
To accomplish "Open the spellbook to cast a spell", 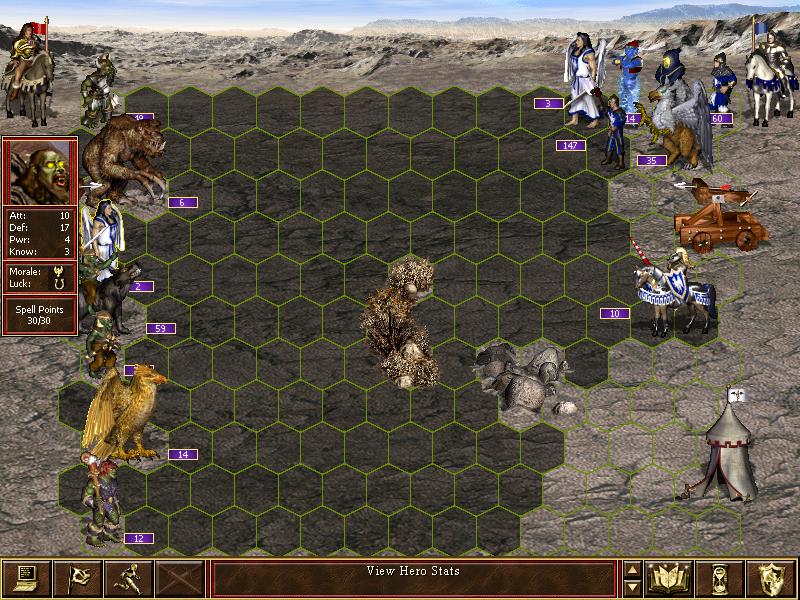I will pyautogui.click(x=670, y=578).
